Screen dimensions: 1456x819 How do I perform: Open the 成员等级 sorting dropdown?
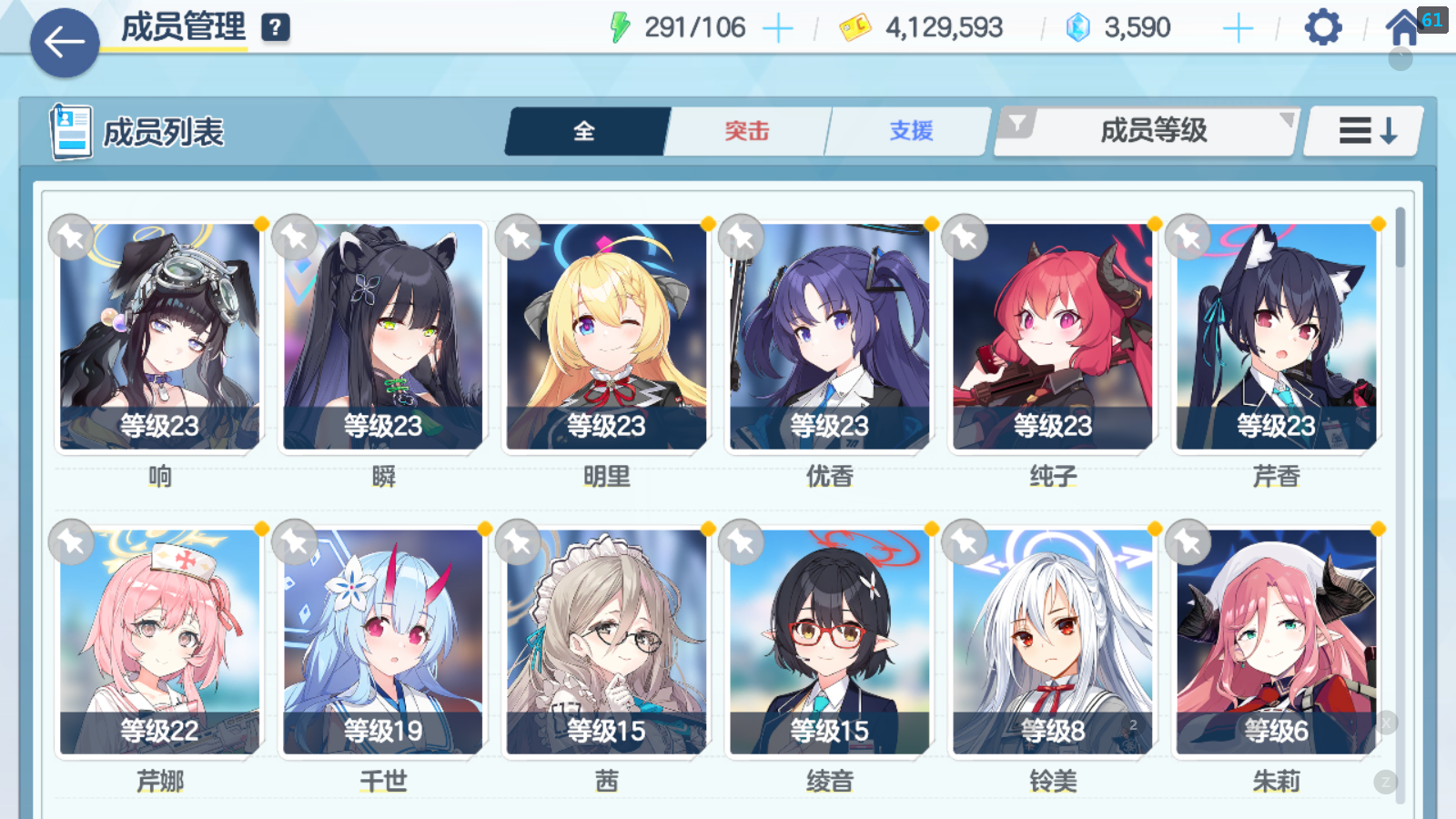pos(1154,131)
